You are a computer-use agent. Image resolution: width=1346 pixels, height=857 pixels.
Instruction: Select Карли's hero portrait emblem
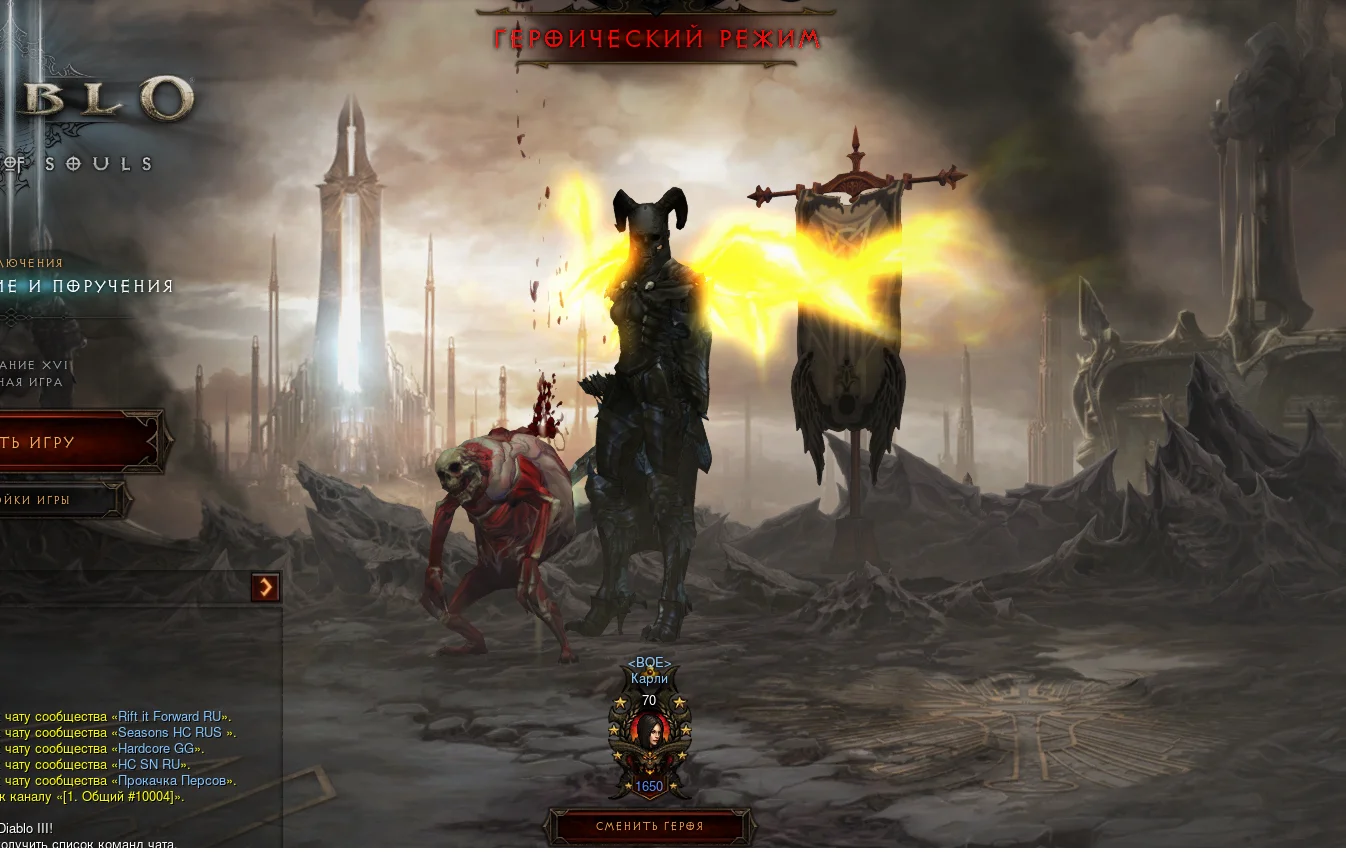tap(649, 739)
